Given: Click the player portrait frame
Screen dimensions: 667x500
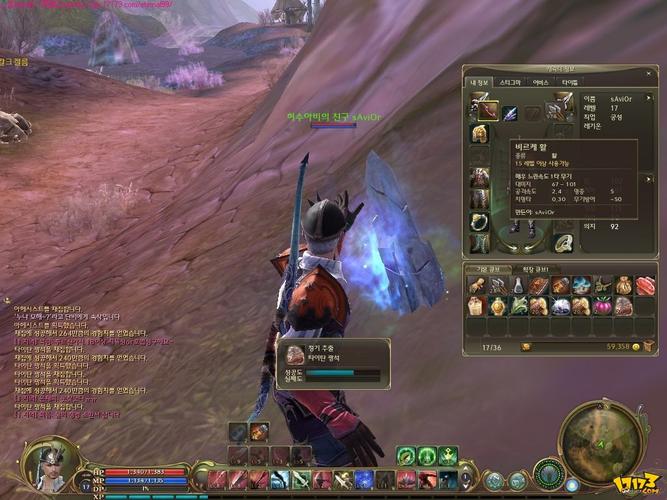Looking at the screenshot, I should [47, 467].
